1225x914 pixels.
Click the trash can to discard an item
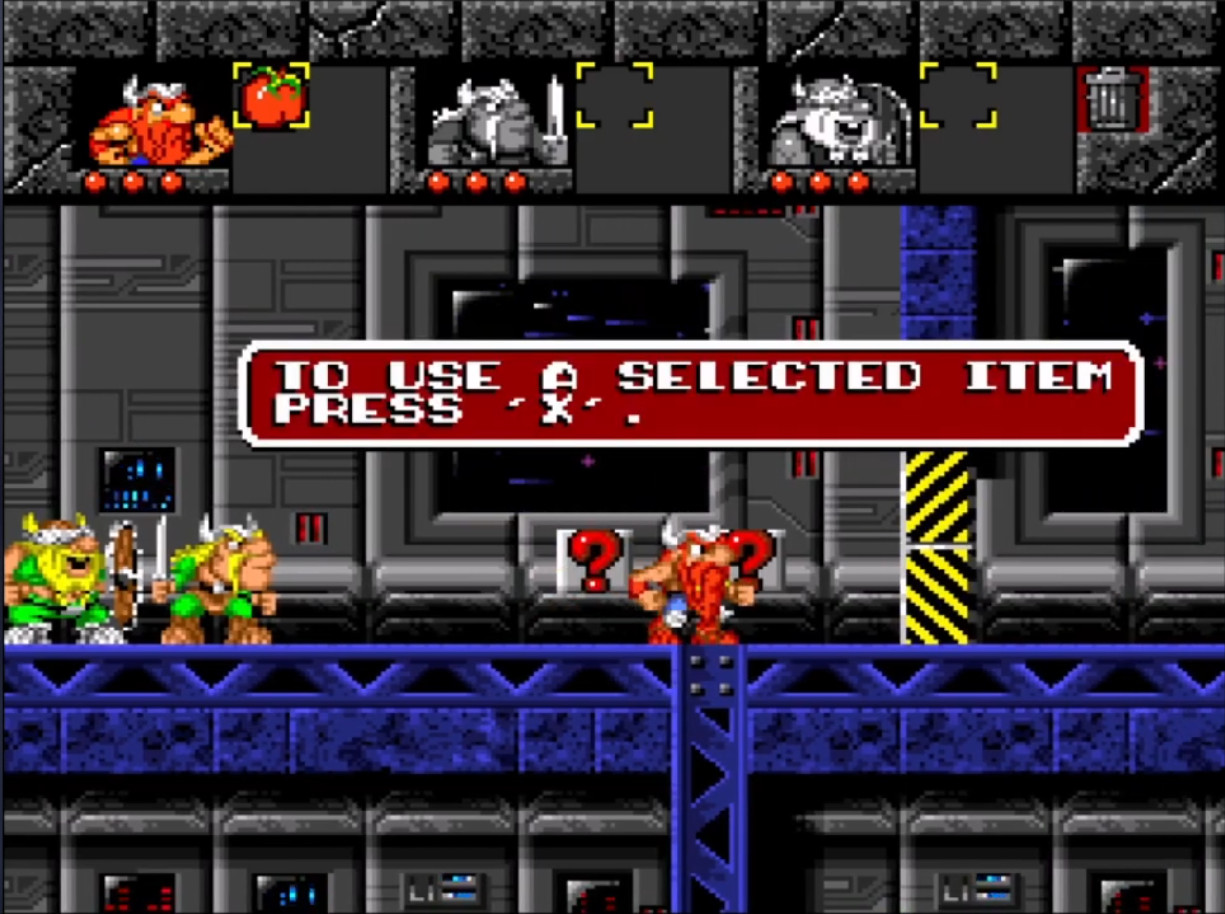[1110, 99]
